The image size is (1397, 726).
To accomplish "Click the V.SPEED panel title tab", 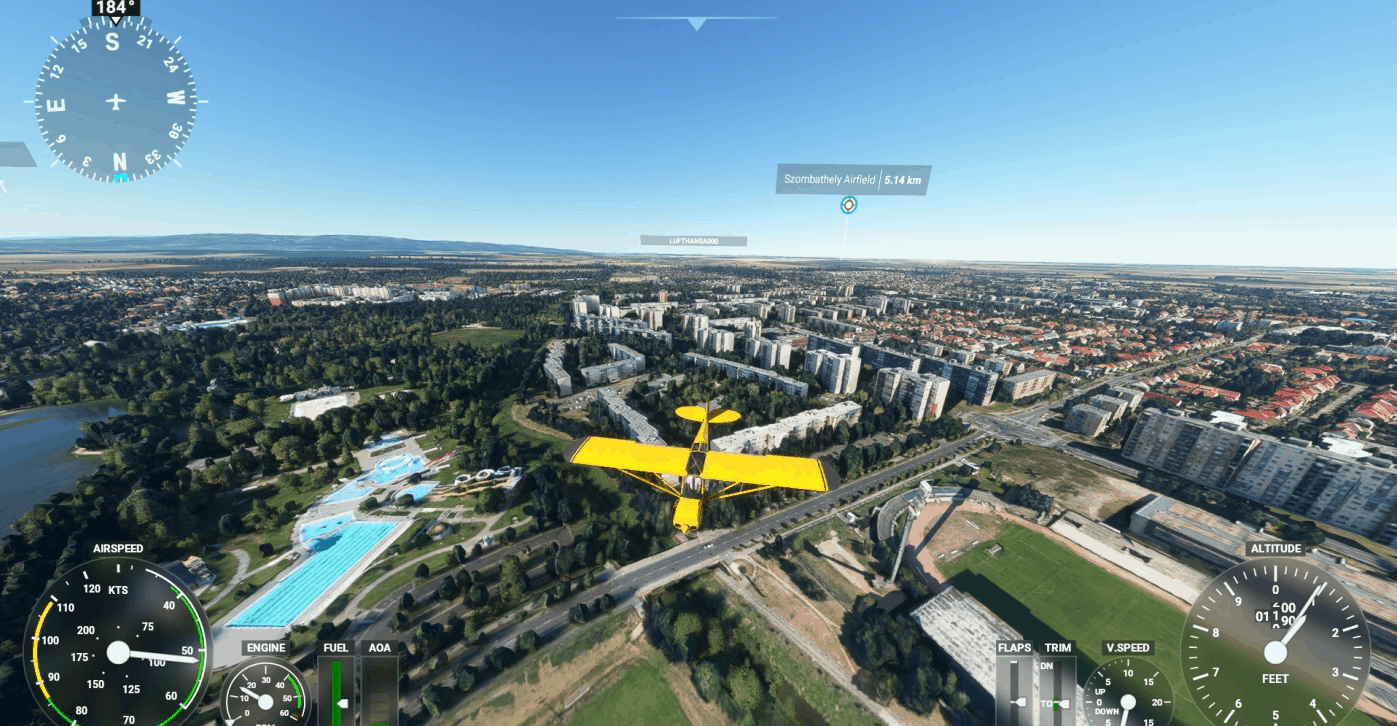I will (1126, 647).
